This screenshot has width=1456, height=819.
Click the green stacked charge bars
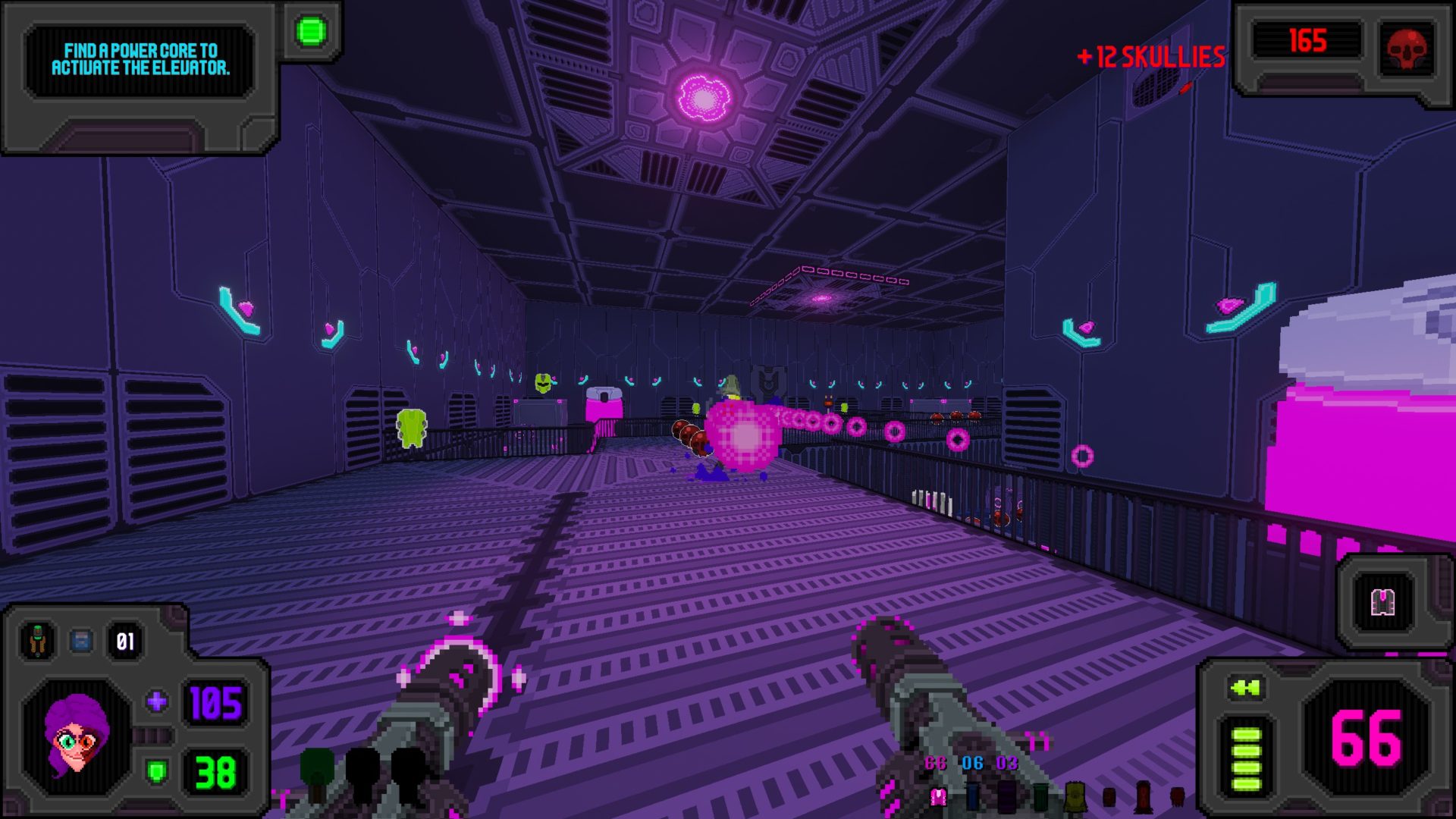pos(1246,758)
